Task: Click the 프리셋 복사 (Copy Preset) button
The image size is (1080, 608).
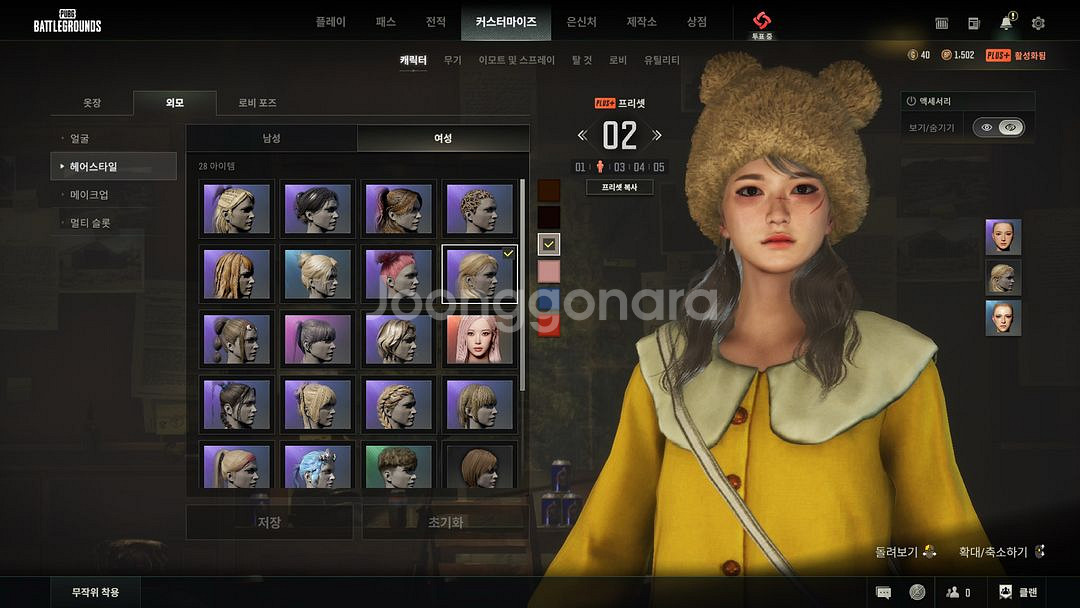Action: 620,187
